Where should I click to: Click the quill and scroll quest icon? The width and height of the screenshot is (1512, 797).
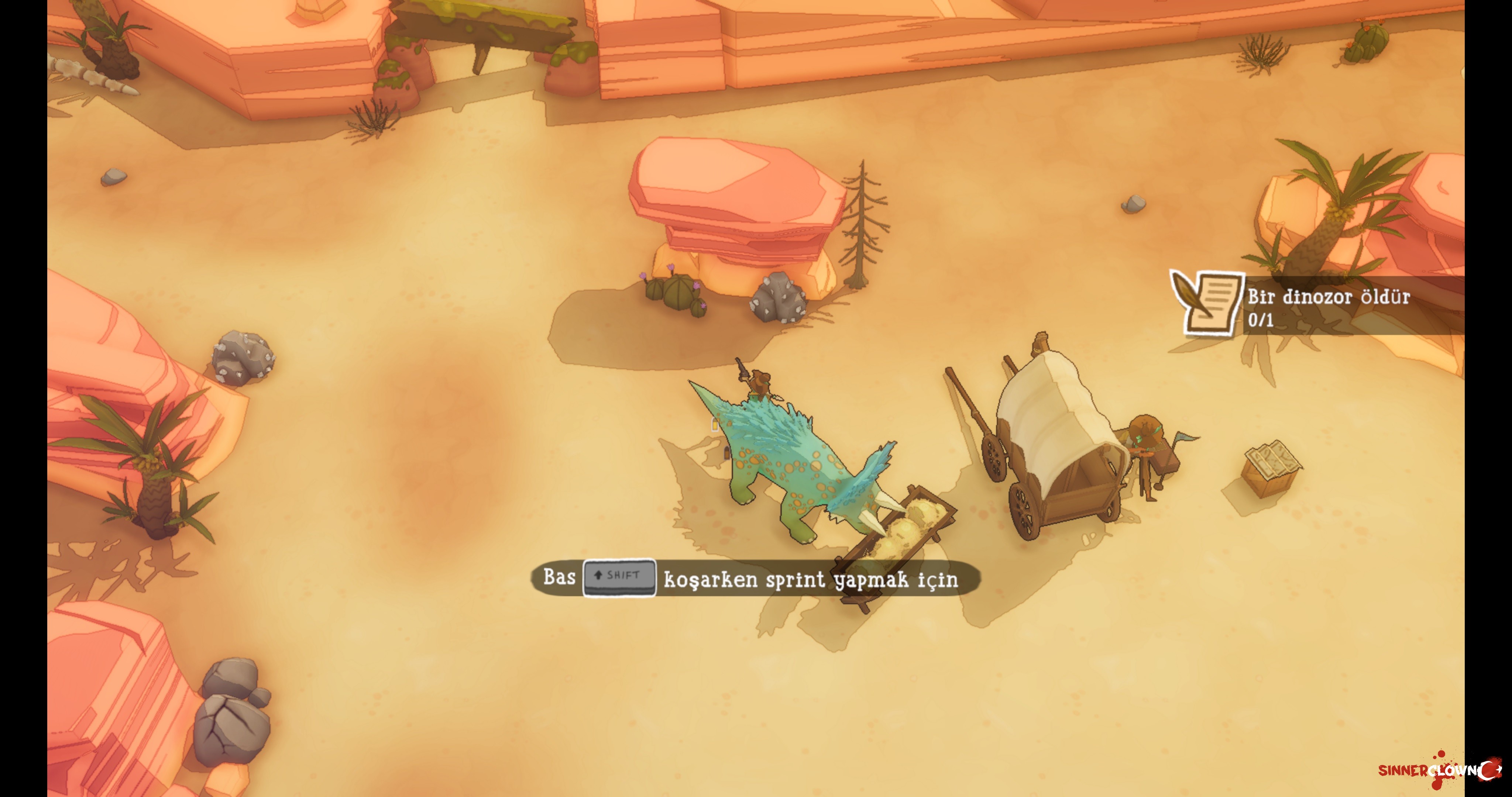pos(1207,303)
